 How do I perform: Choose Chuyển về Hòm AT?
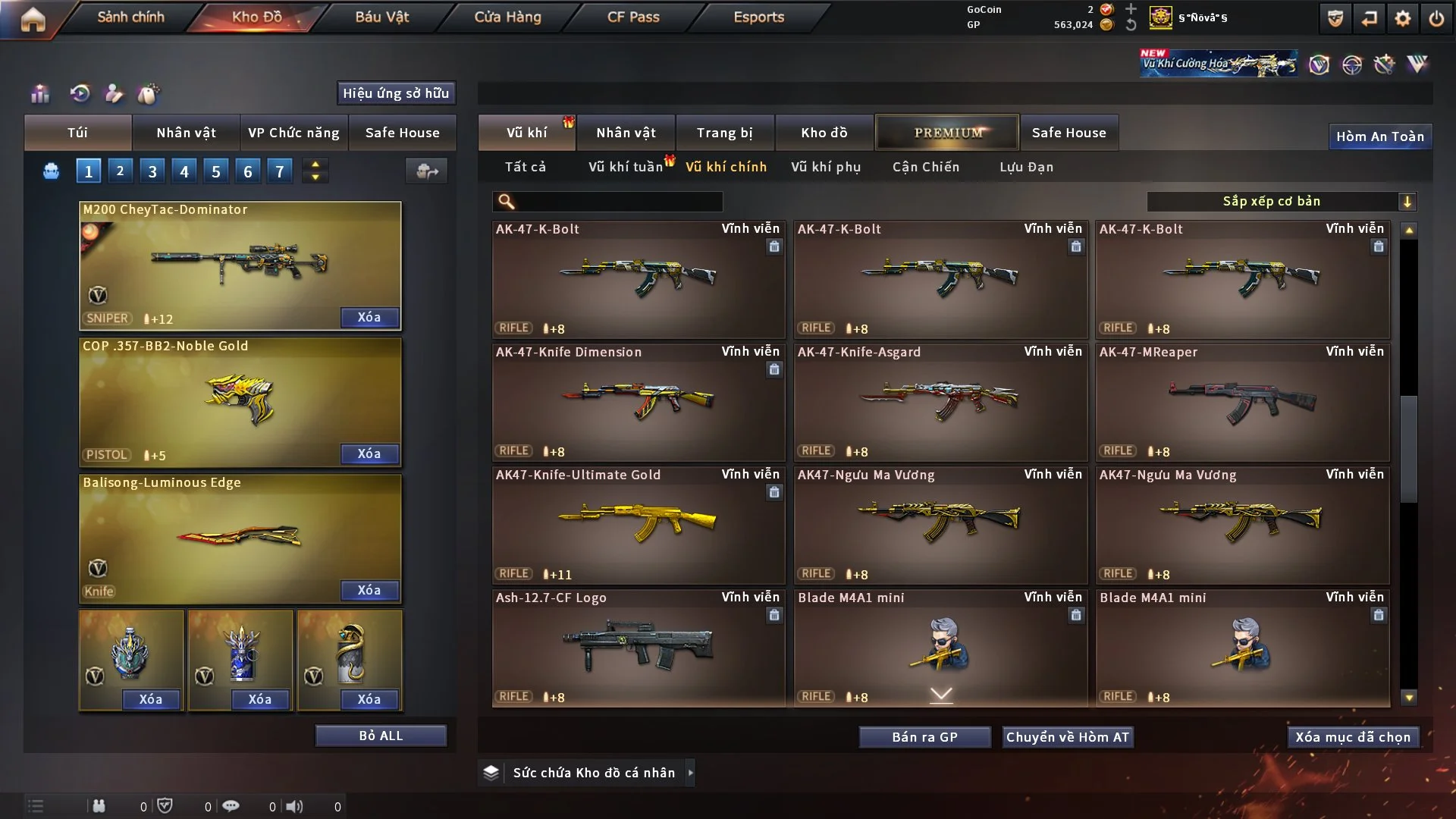coord(1068,737)
